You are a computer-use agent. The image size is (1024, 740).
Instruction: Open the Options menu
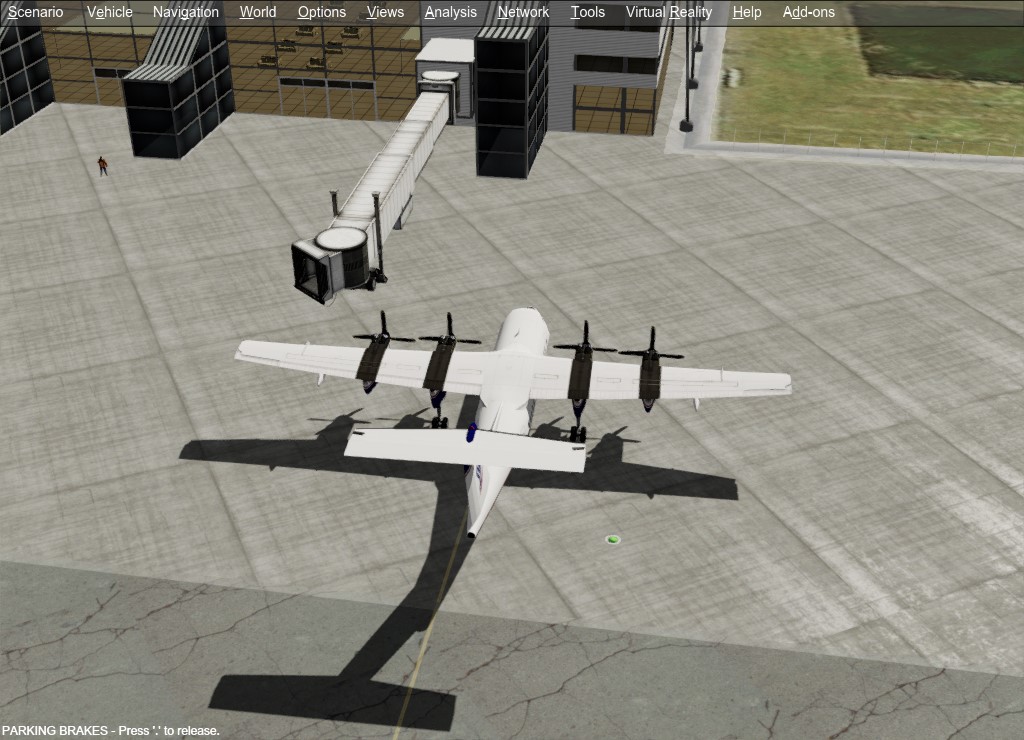pos(321,12)
